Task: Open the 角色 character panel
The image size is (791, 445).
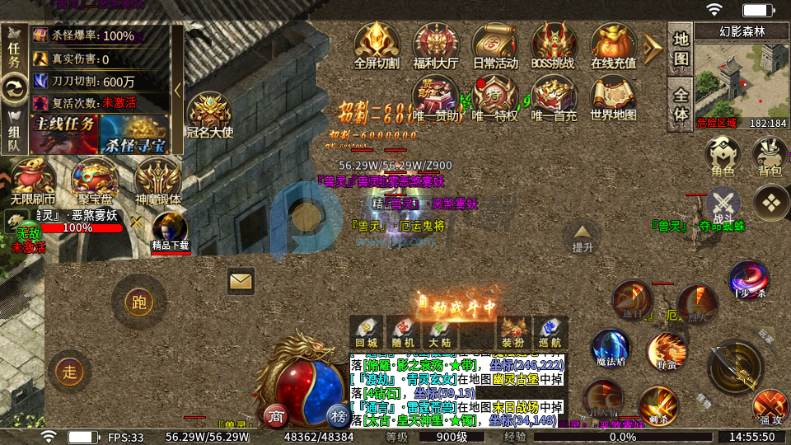Action: click(x=722, y=156)
